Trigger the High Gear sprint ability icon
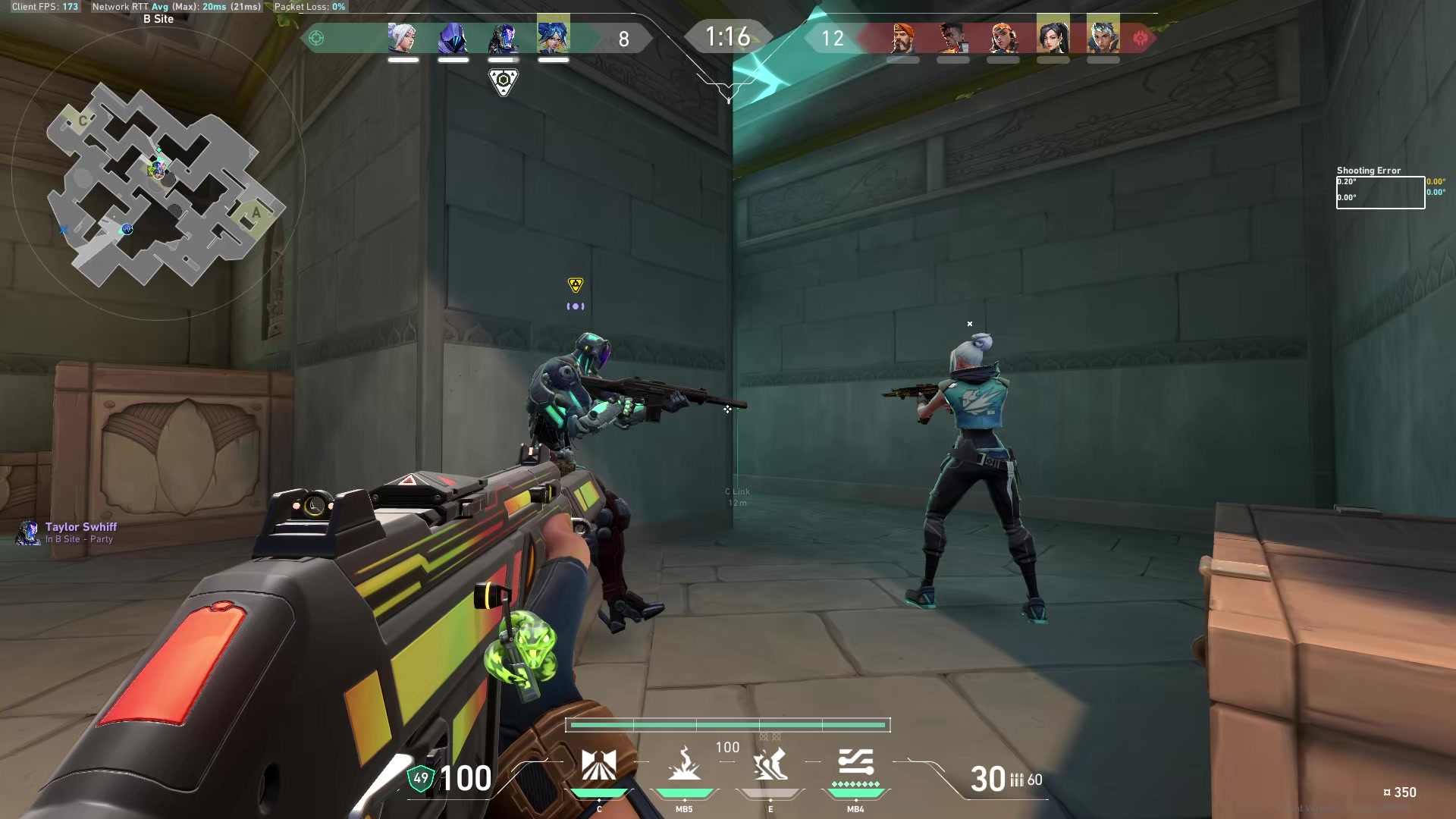 [x=770, y=764]
